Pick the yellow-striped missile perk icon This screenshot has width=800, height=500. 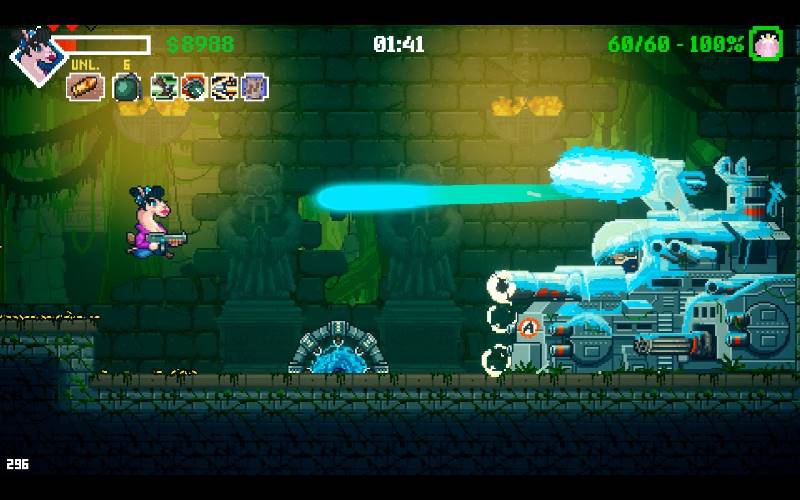(224, 87)
